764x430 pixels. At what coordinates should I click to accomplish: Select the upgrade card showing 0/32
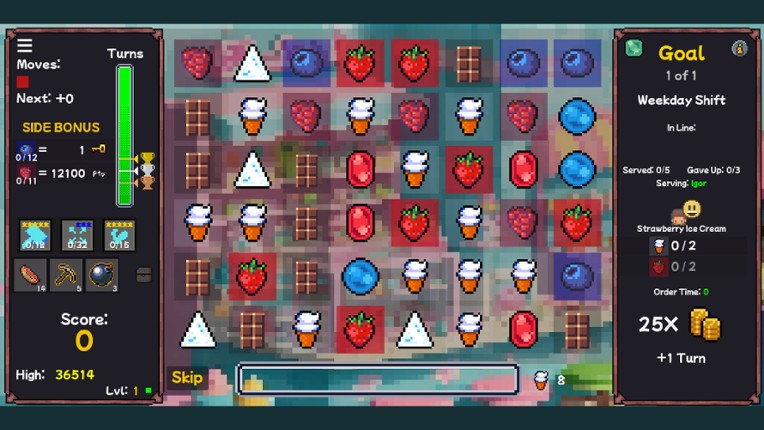point(77,235)
